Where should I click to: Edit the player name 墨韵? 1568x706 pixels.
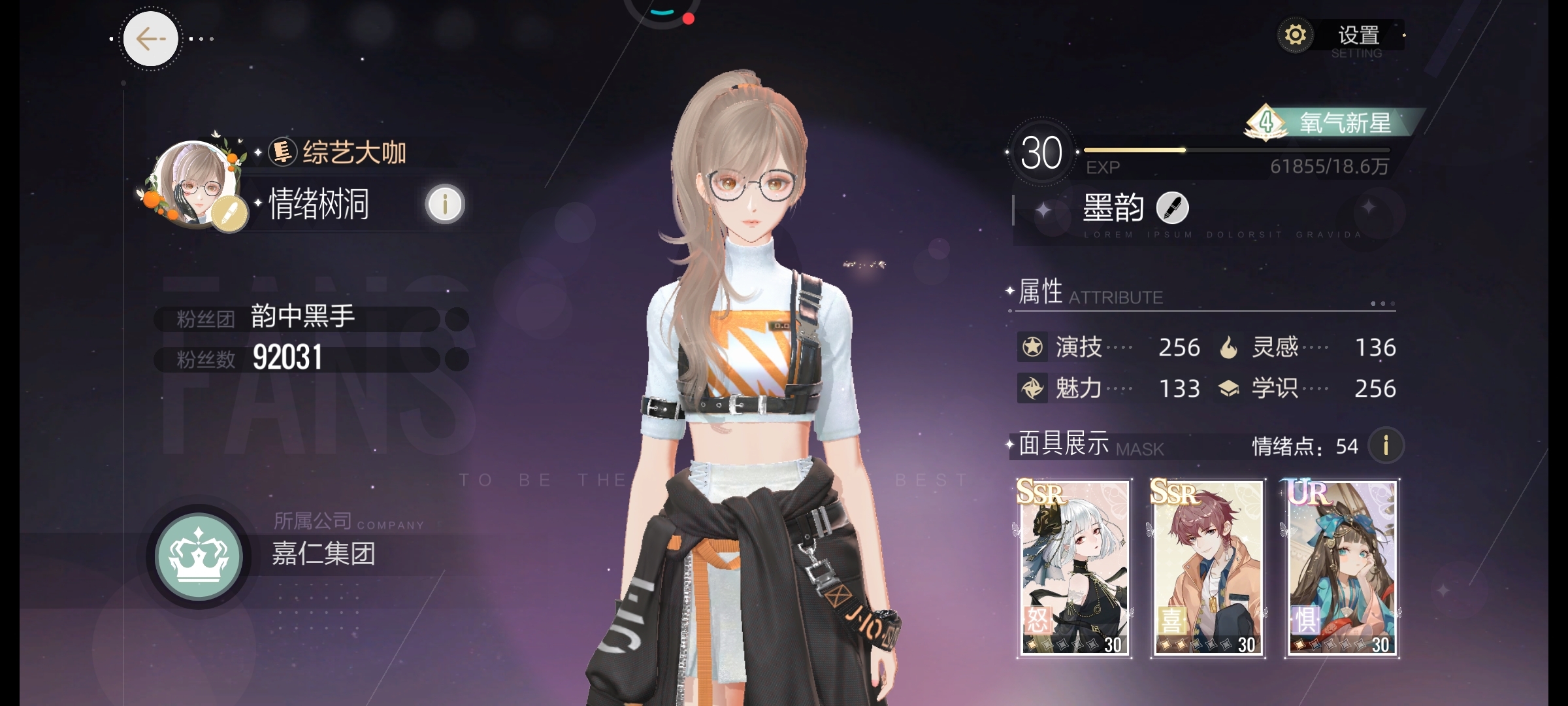(1172, 209)
